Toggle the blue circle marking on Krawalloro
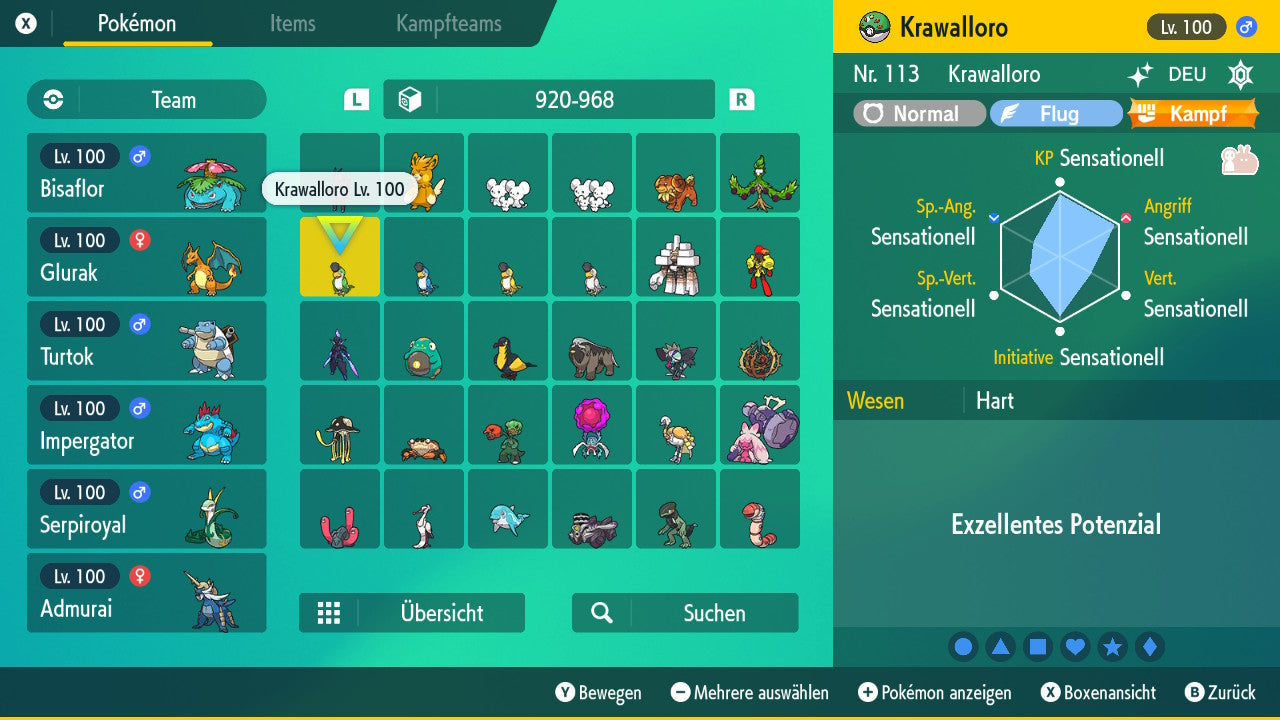The width and height of the screenshot is (1280, 720). 963,647
